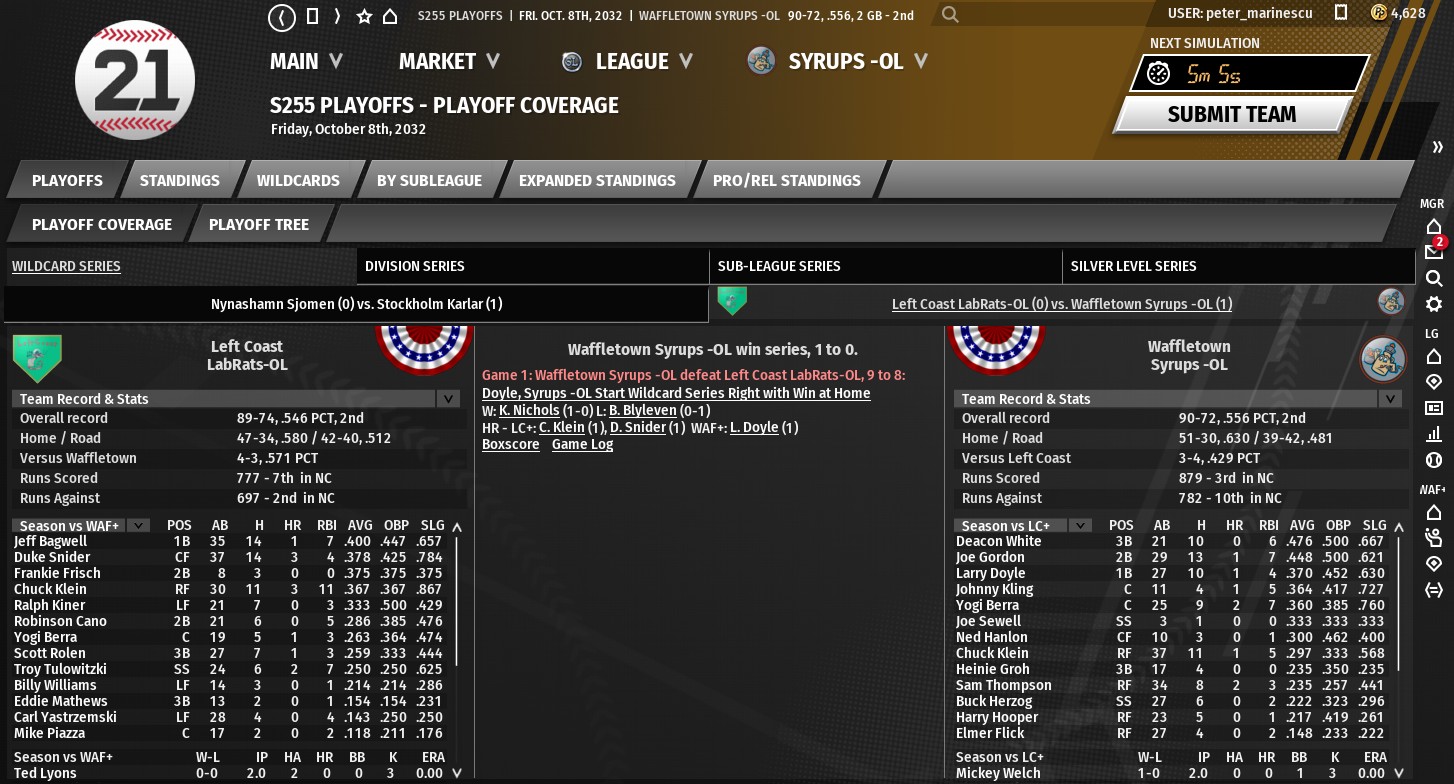Screen dimensions: 1454x784
Task: Switch to the Standings tab
Action: coord(179,181)
